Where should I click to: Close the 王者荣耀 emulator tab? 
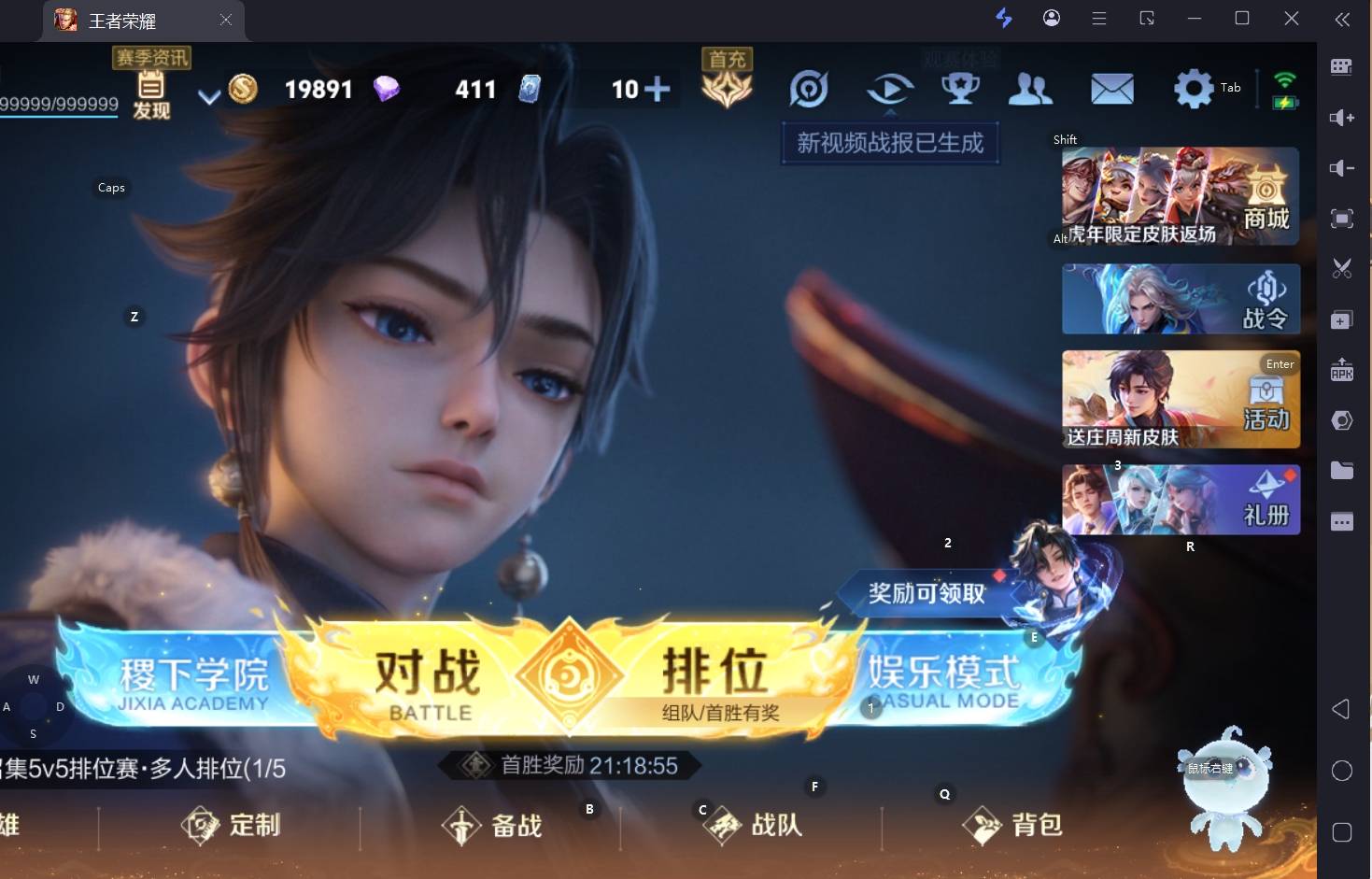tap(225, 20)
